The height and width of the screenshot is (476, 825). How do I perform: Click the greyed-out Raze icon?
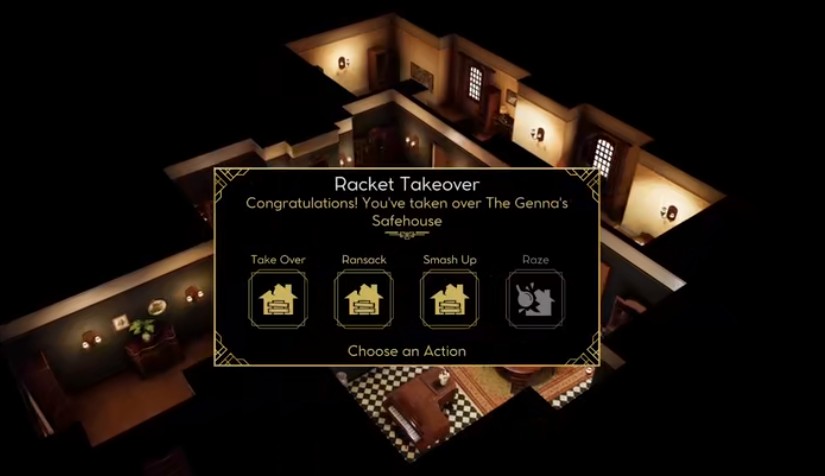pos(535,298)
